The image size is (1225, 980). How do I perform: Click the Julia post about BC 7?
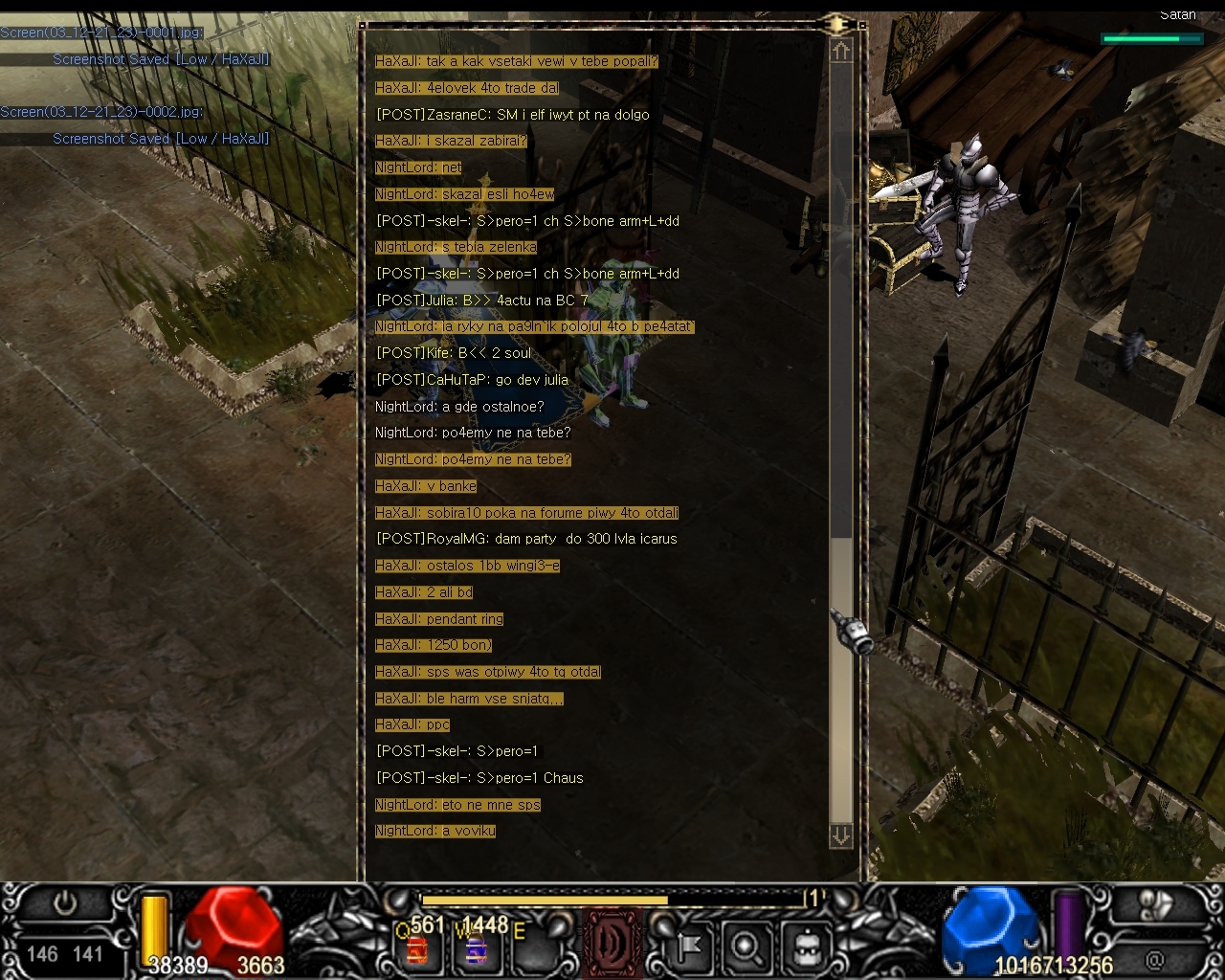coord(481,301)
